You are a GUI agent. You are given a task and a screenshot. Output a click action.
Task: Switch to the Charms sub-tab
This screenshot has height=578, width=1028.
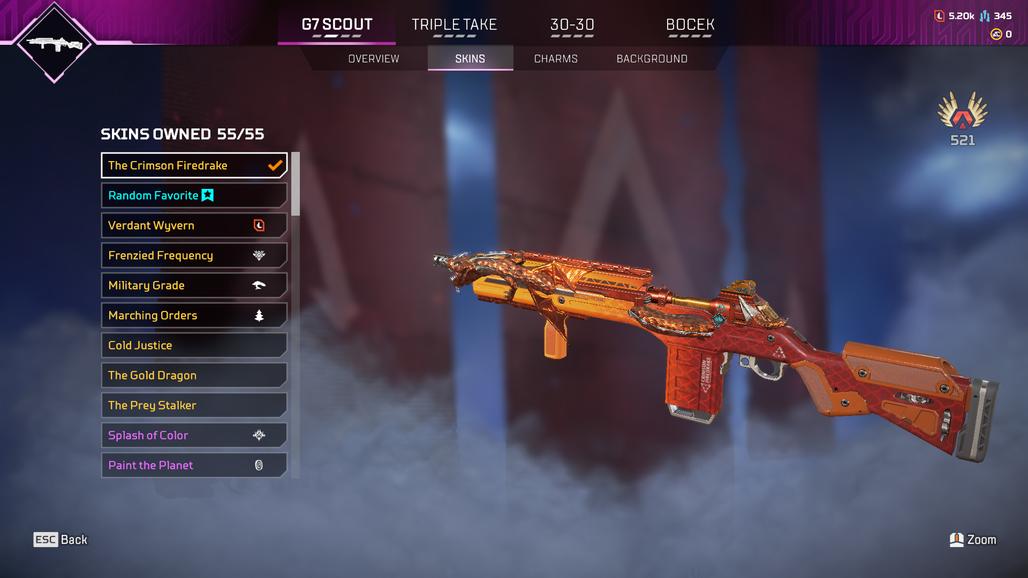555,59
